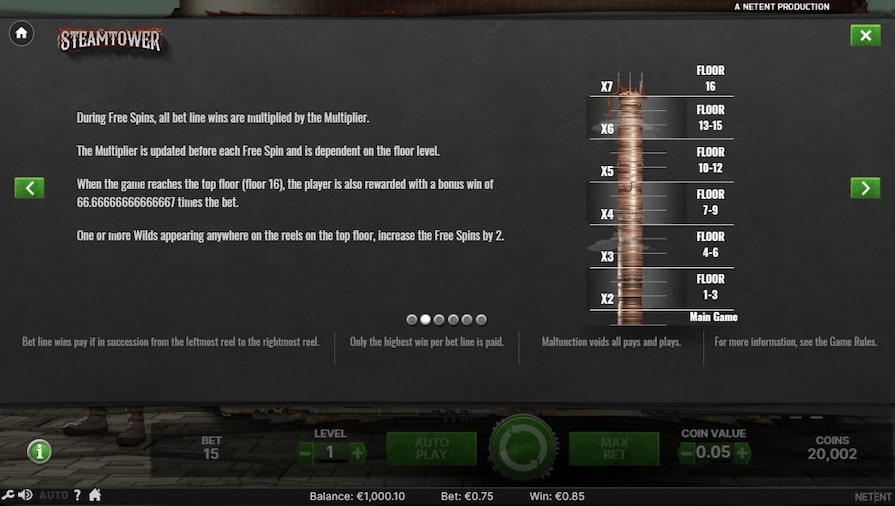The image size is (895, 506).
Task: Raise the coin value
Action: (x=742, y=453)
